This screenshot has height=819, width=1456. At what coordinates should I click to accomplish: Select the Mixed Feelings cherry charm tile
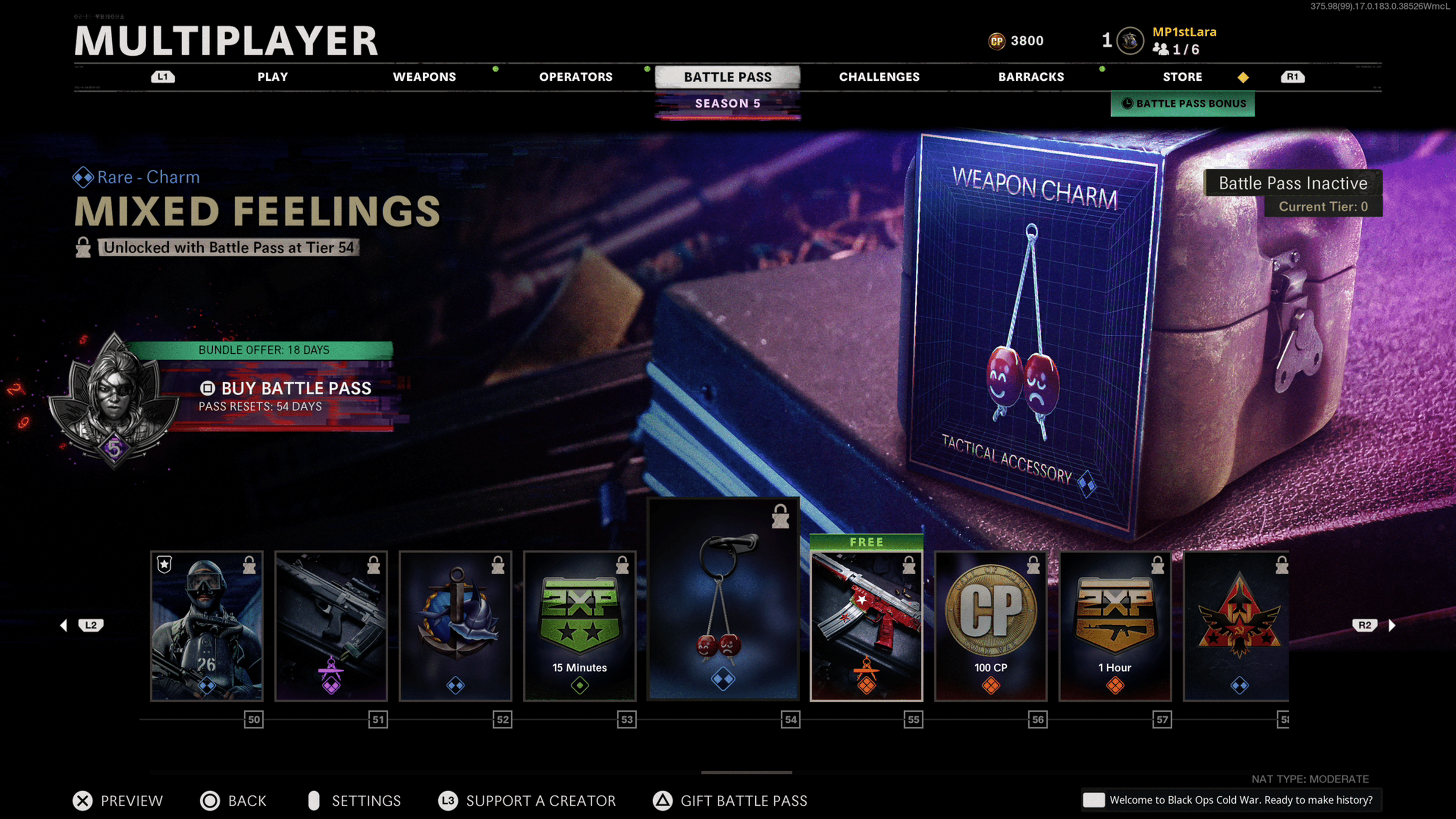(x=723, y=599)
